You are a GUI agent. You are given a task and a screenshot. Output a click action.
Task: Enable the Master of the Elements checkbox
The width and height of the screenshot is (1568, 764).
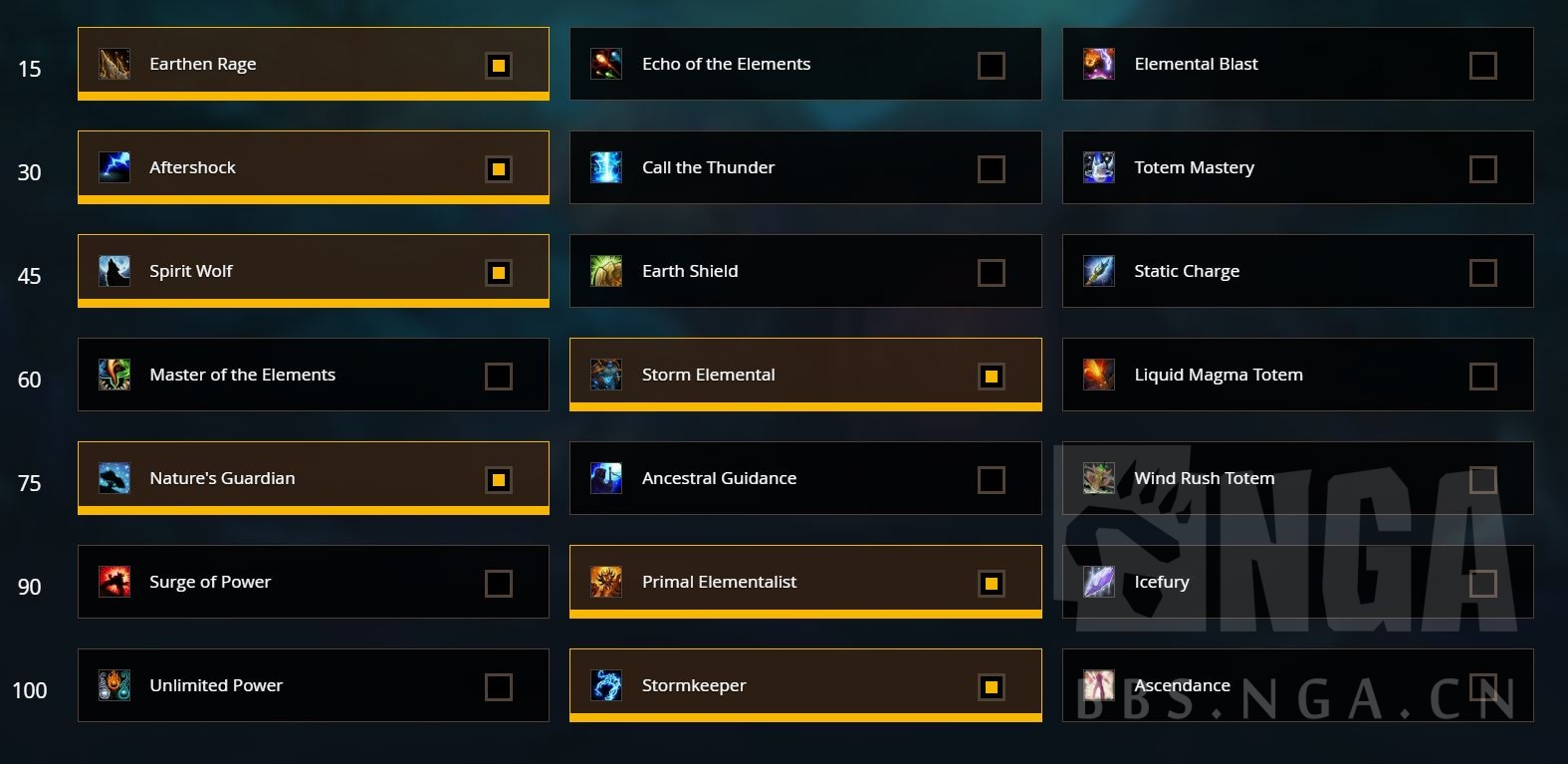[x=498, y=376]
